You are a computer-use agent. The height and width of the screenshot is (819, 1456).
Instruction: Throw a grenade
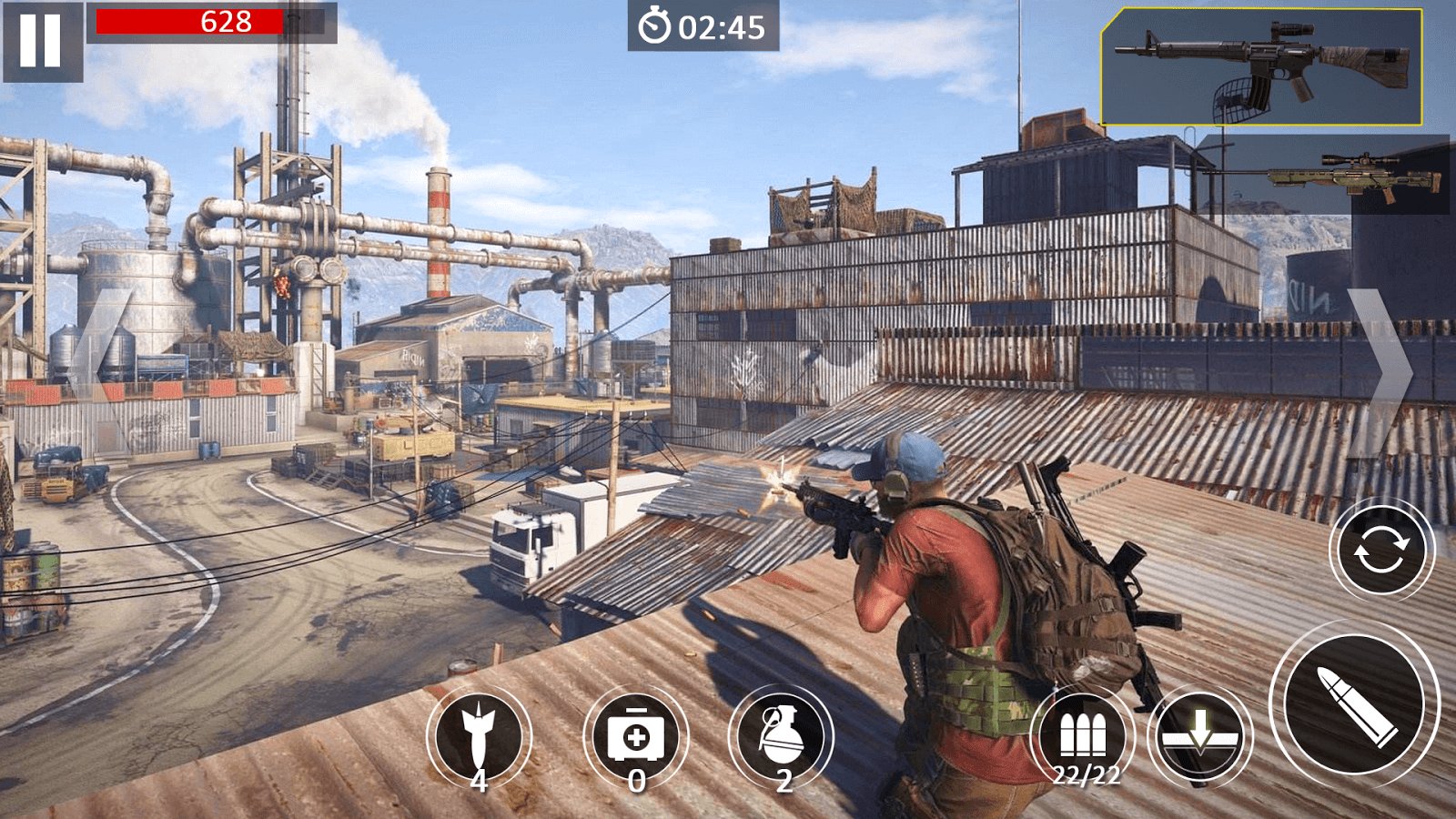[x=781, y=737]
